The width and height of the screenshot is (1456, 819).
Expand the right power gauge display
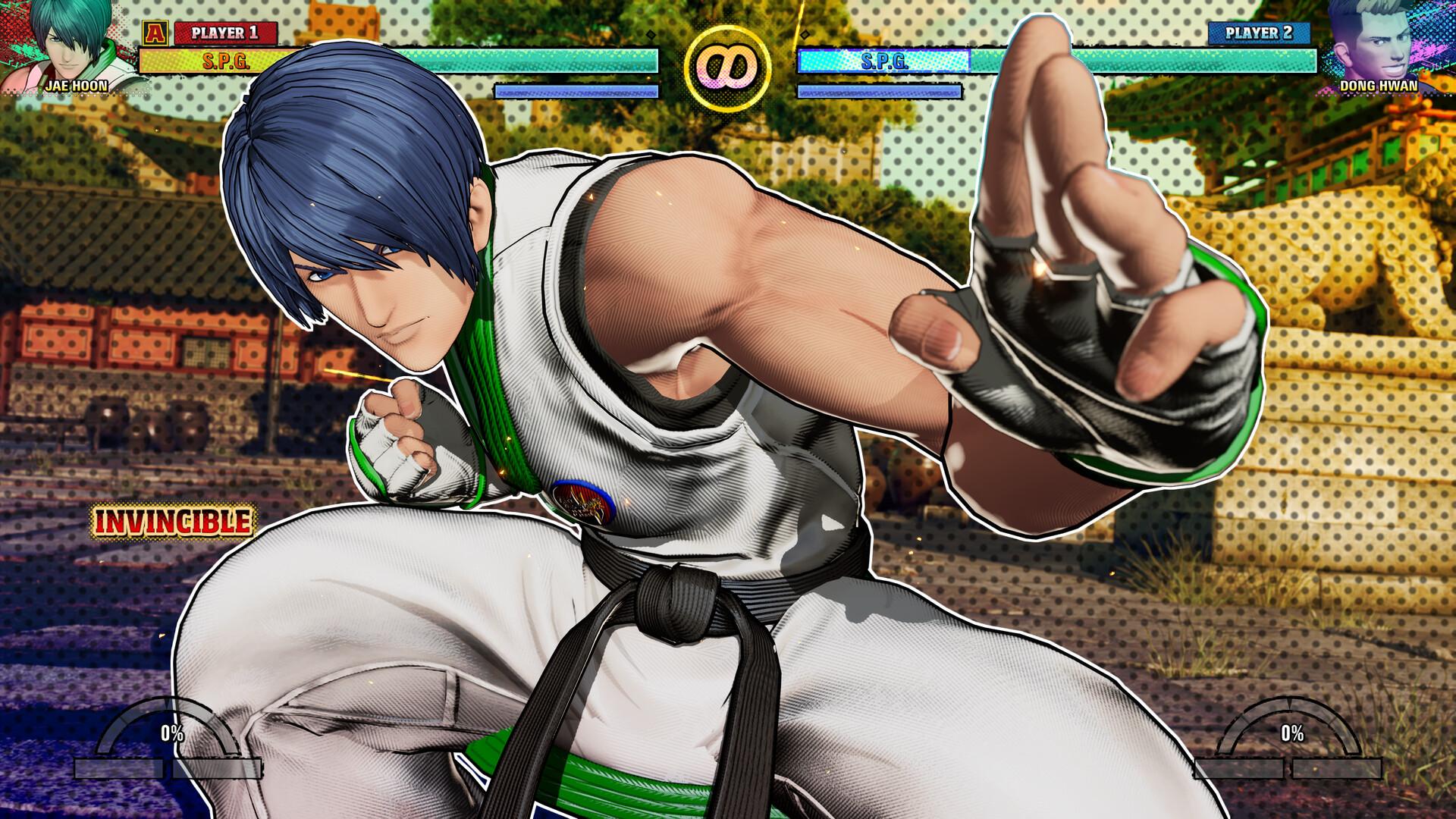coord(1293,734)
